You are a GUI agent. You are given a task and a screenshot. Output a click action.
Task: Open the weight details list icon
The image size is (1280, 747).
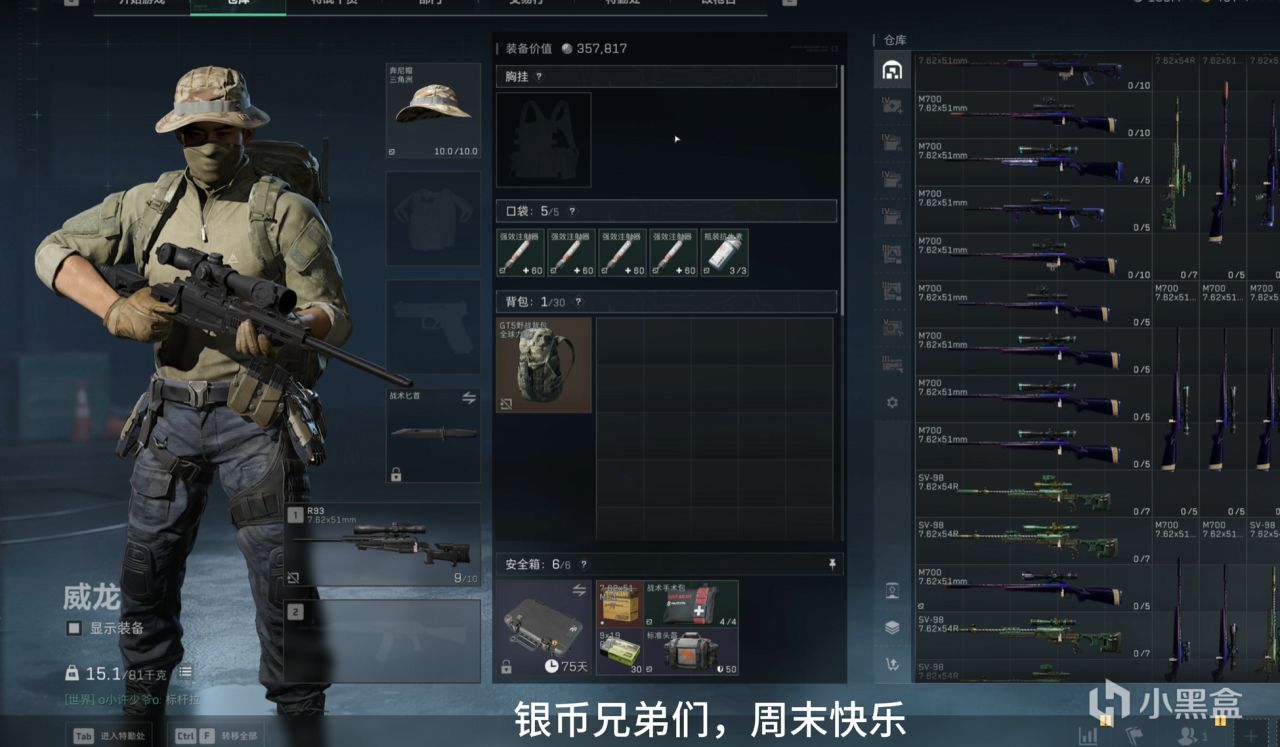(185, 673)
